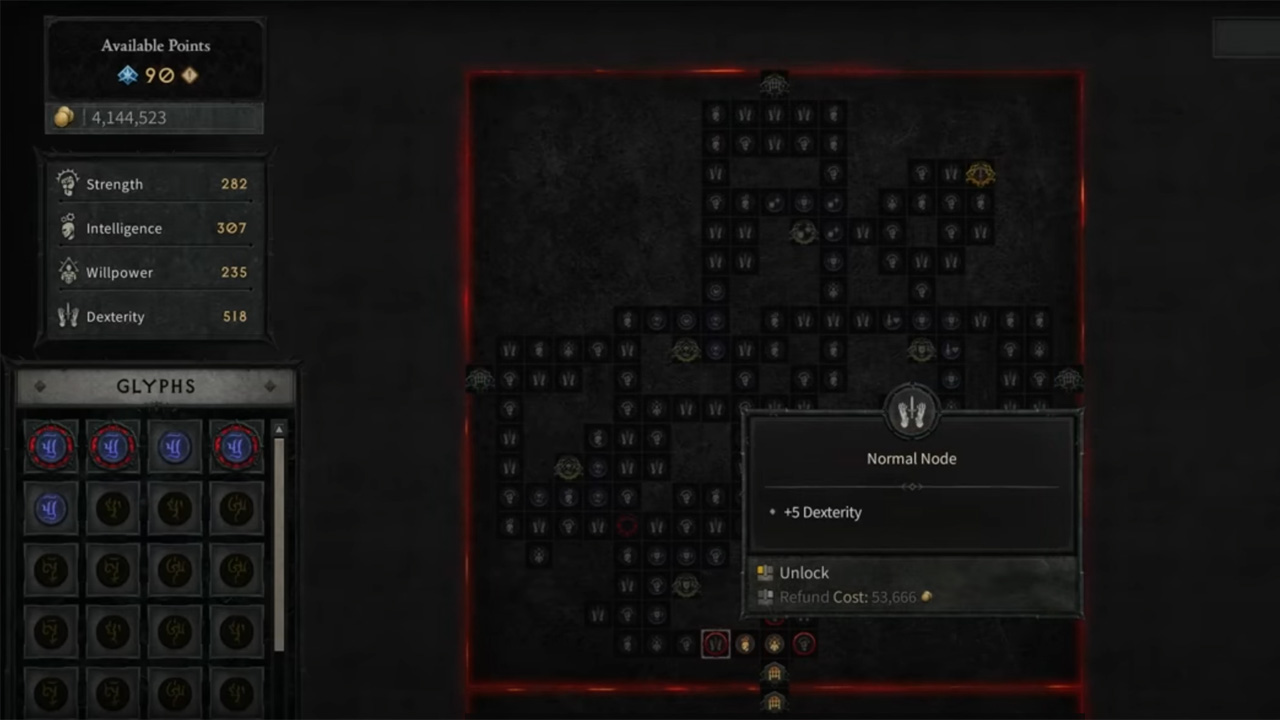1280x720 pixels.
Task: Click the gold coin currency icon
Action: pos(63,117)
